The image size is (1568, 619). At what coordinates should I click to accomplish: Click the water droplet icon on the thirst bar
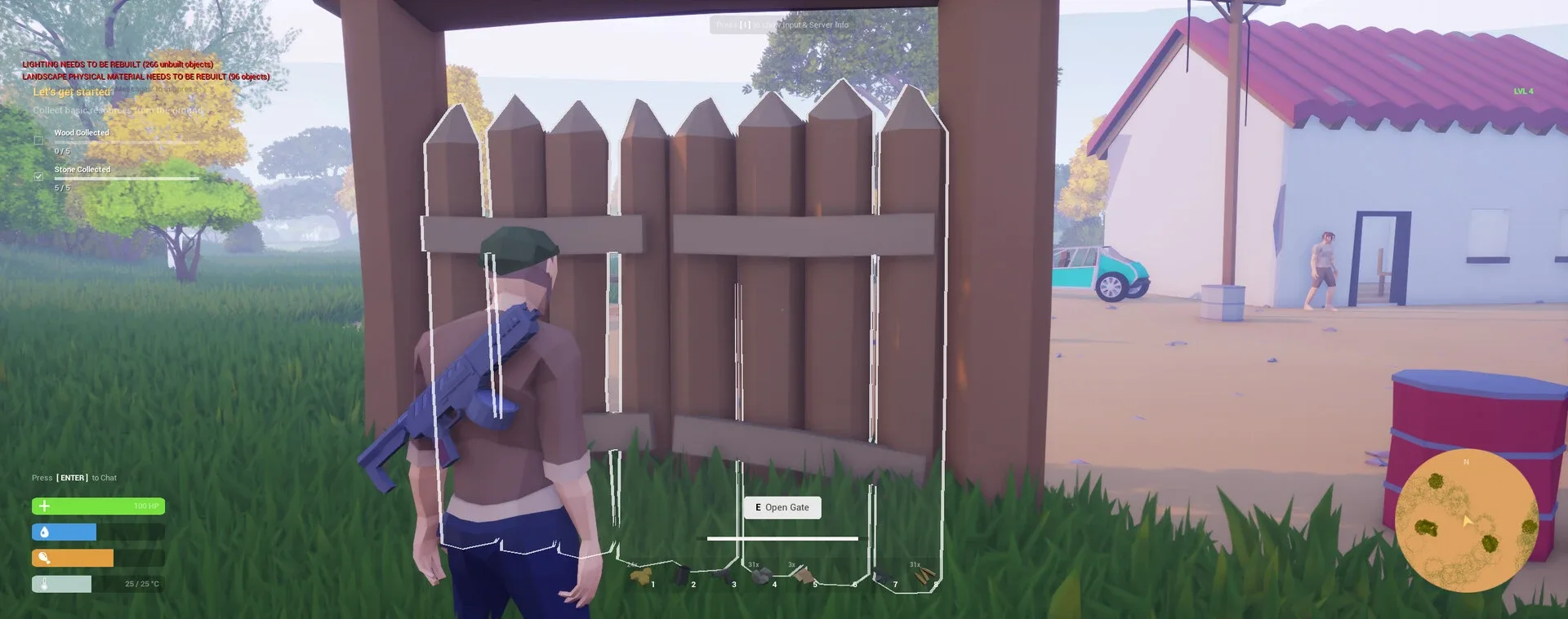pos(42,532)
